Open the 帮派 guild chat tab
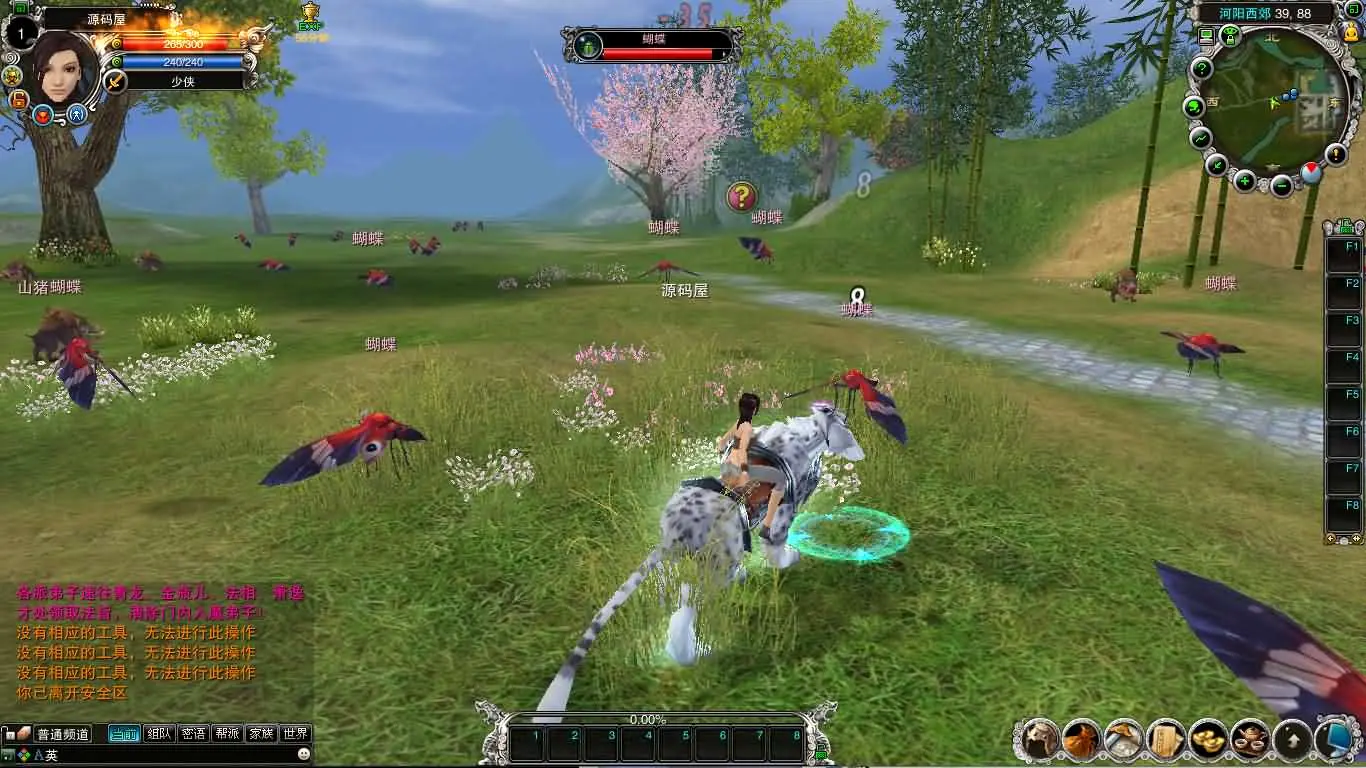Screen dimensions: 1366x768 tap(227, 733)
